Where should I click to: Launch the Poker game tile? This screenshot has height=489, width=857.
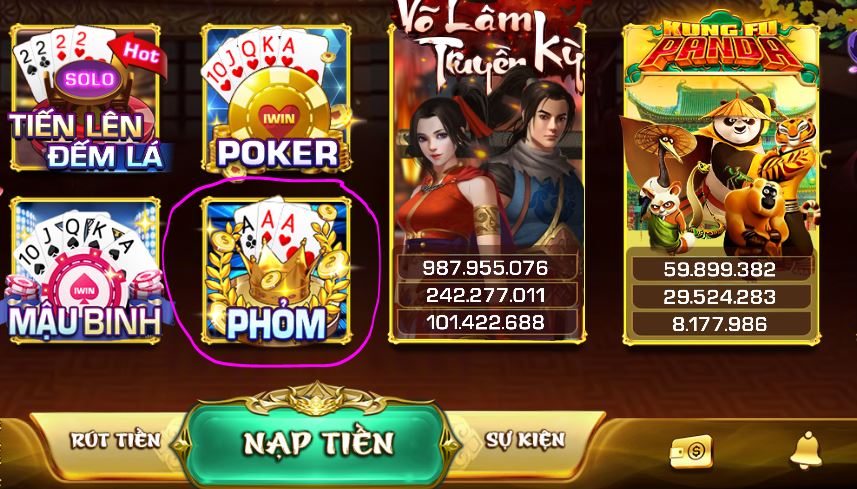pyautogui.click(x=277, y=98)
